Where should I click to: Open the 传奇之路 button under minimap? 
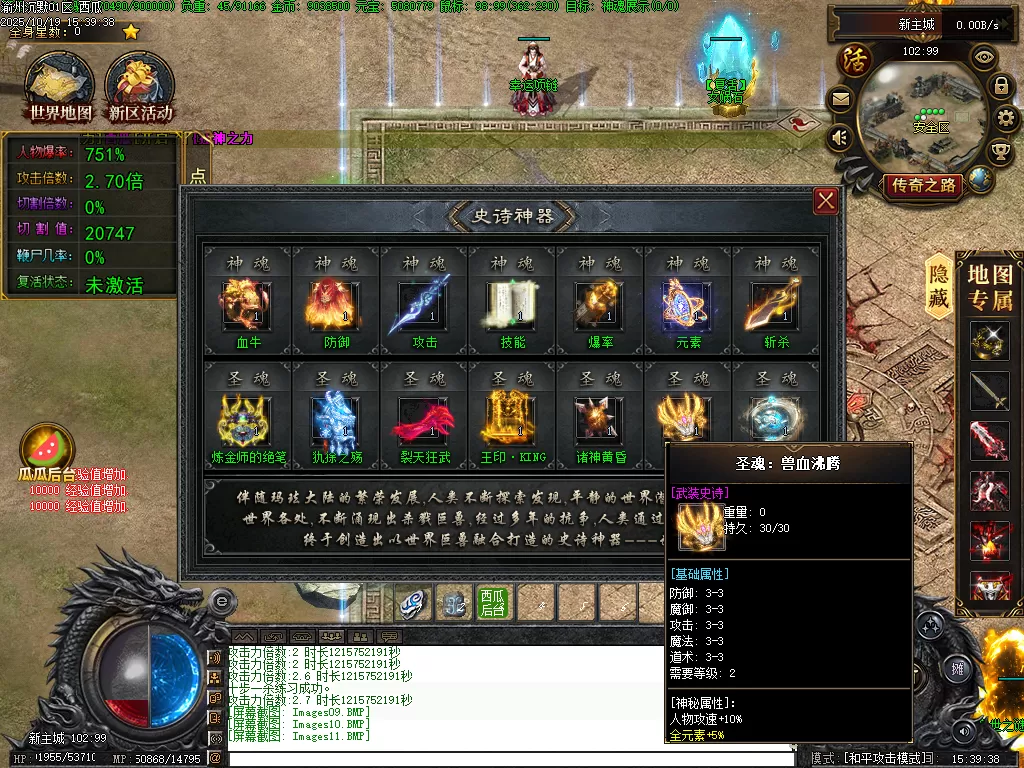click(x=922, y=185)
